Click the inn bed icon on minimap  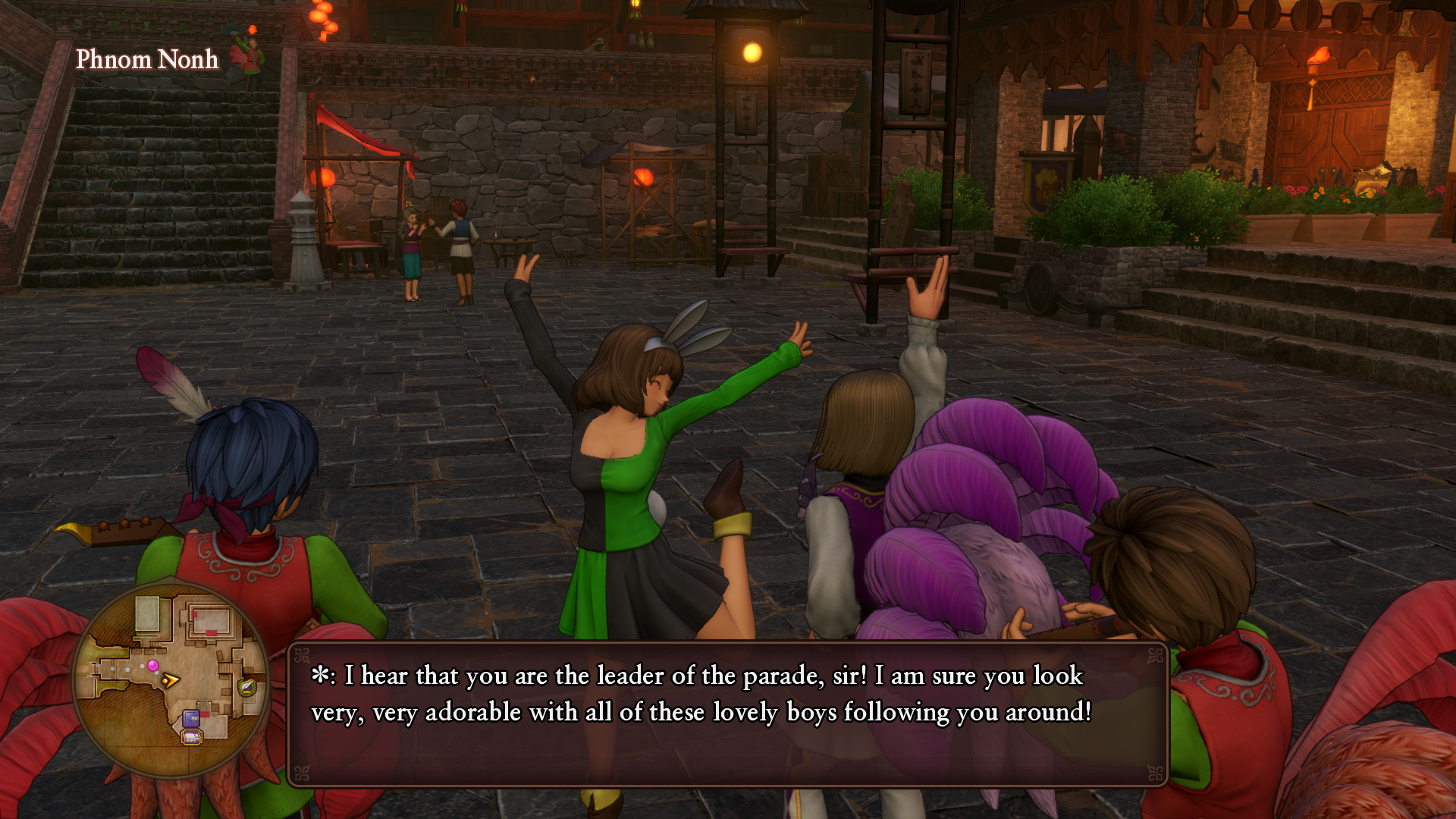[192, 736]
